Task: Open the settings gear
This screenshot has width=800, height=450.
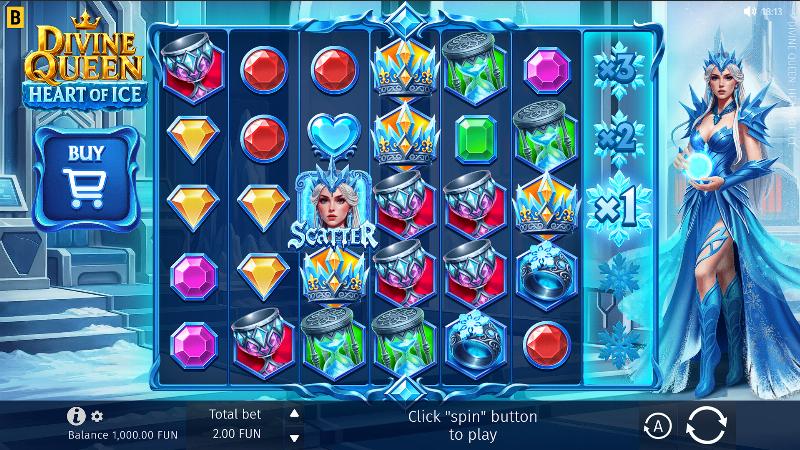Action: tap(97, 416)
